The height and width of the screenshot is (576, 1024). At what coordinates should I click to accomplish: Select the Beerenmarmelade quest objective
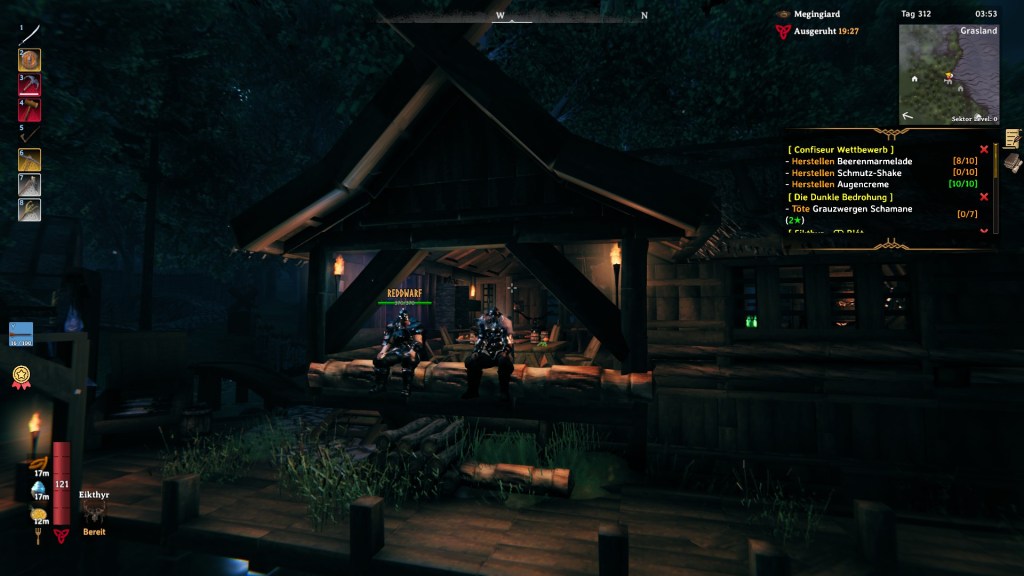click(850, 161)
